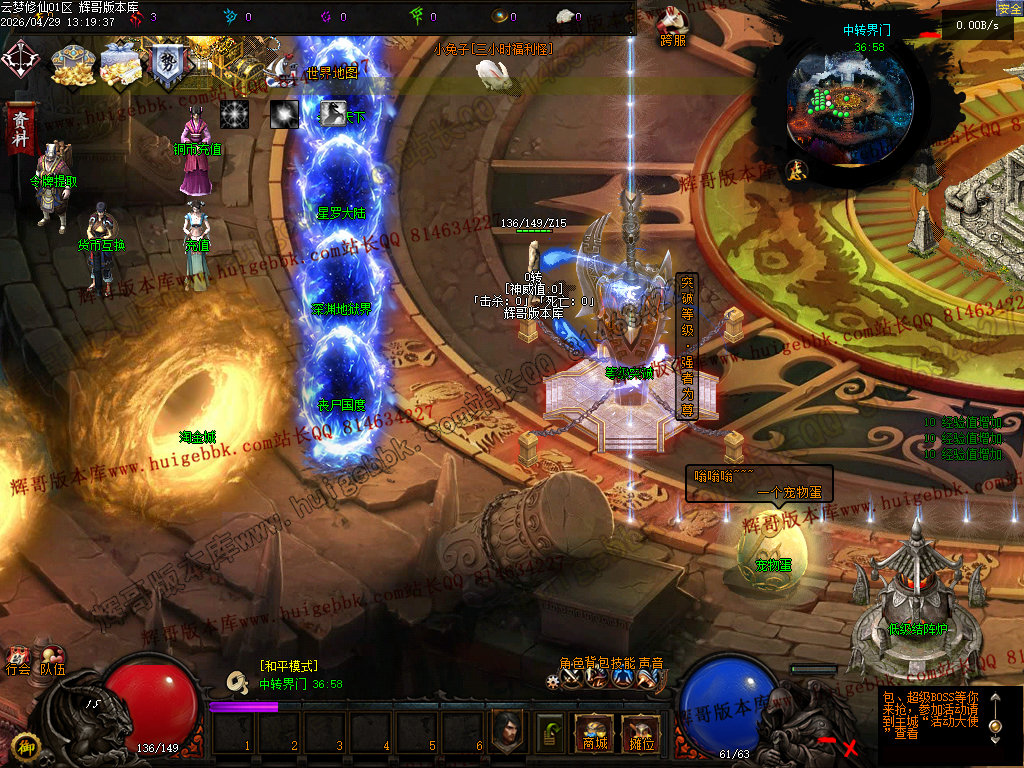The height and width of the screenshot is (768, 1024).
Task: Click the gold 御 round button
Action: pyautogui.click(x=26, y=746)
